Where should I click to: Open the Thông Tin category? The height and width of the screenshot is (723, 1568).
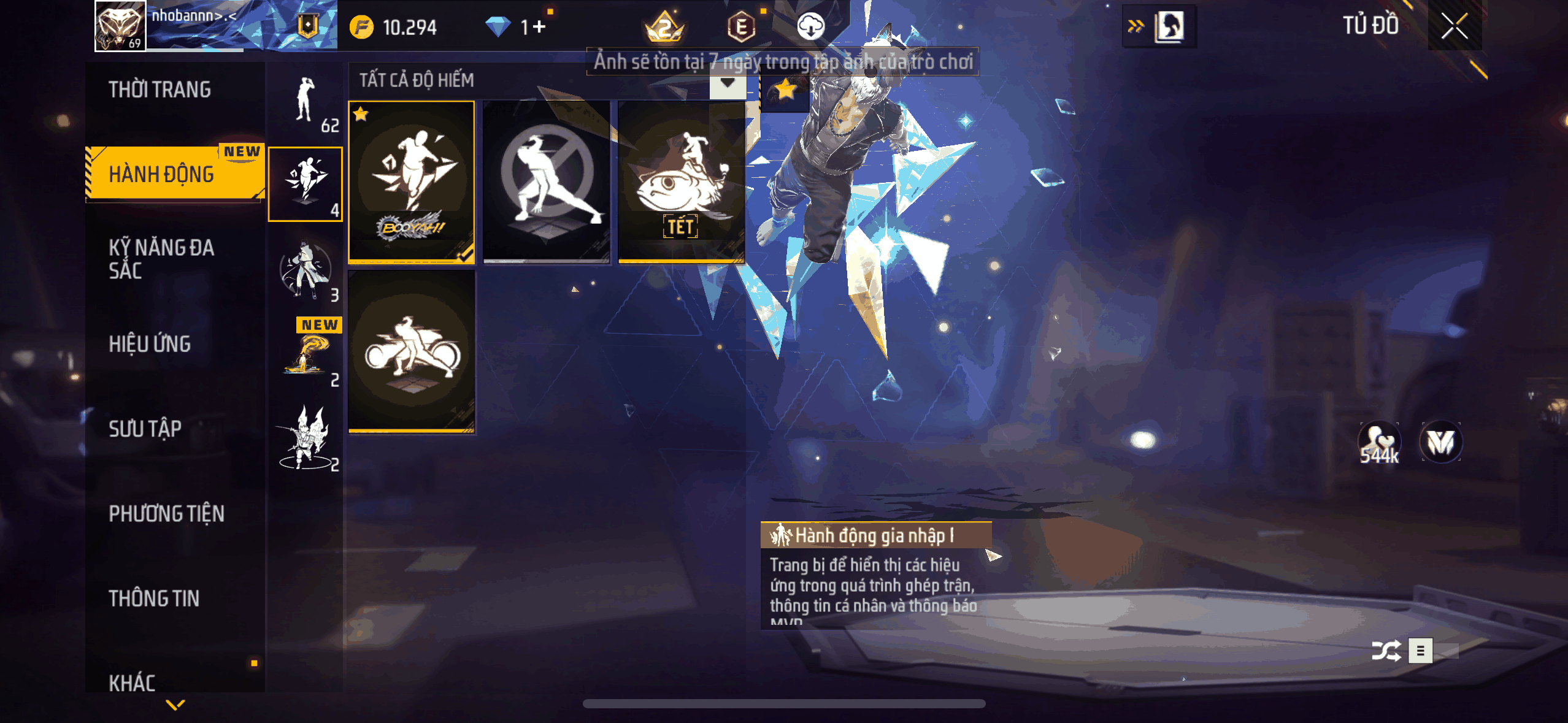[154, 599]
